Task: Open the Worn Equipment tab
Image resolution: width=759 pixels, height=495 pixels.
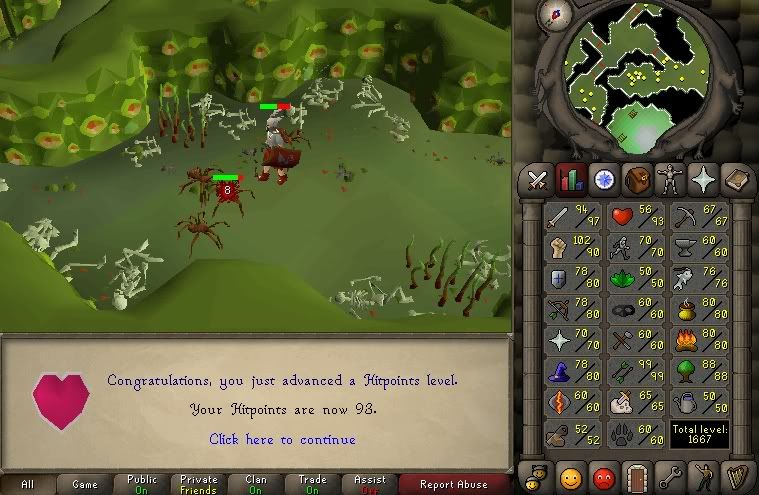Action: point(669,180)
